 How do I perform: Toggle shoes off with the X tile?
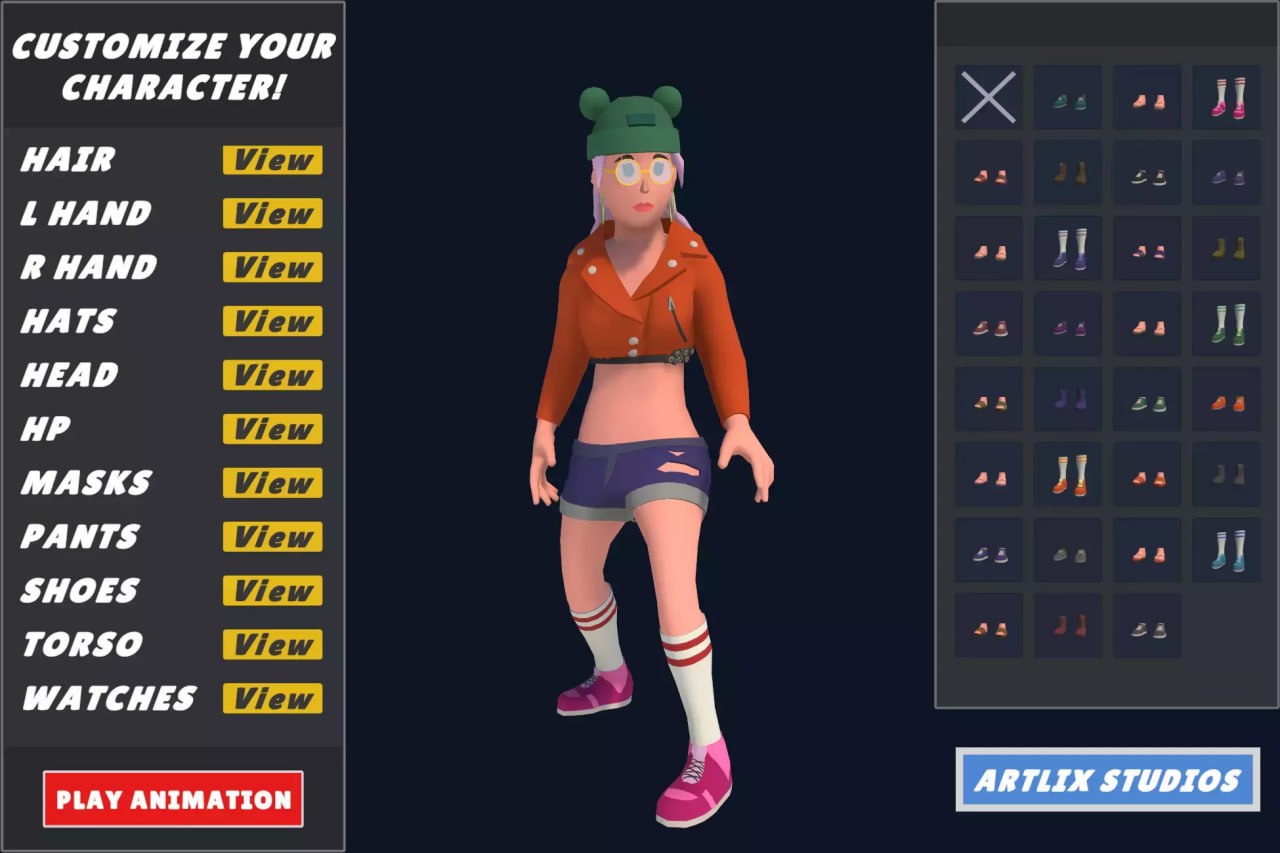click(988, 98)
